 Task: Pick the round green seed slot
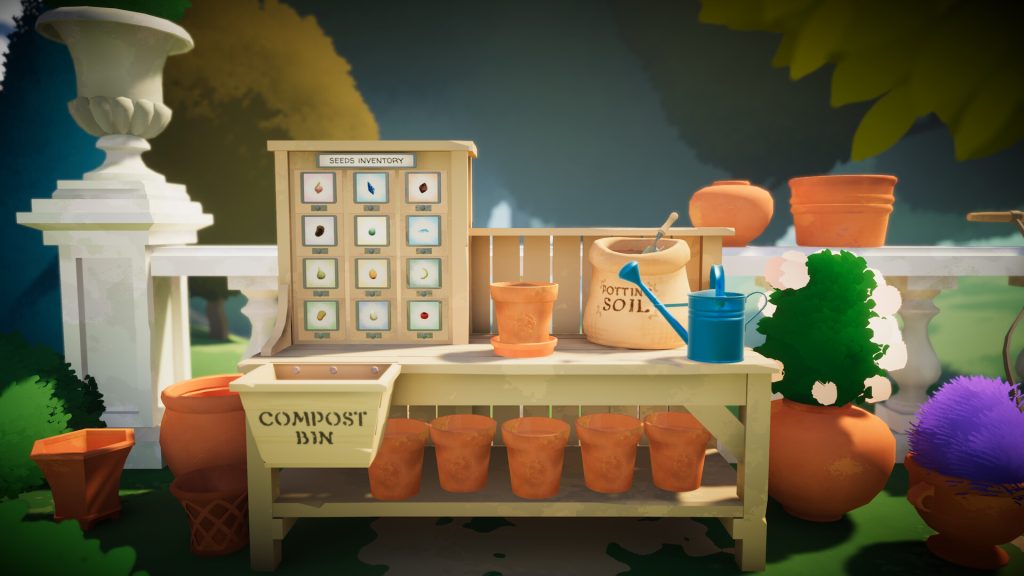372,230
